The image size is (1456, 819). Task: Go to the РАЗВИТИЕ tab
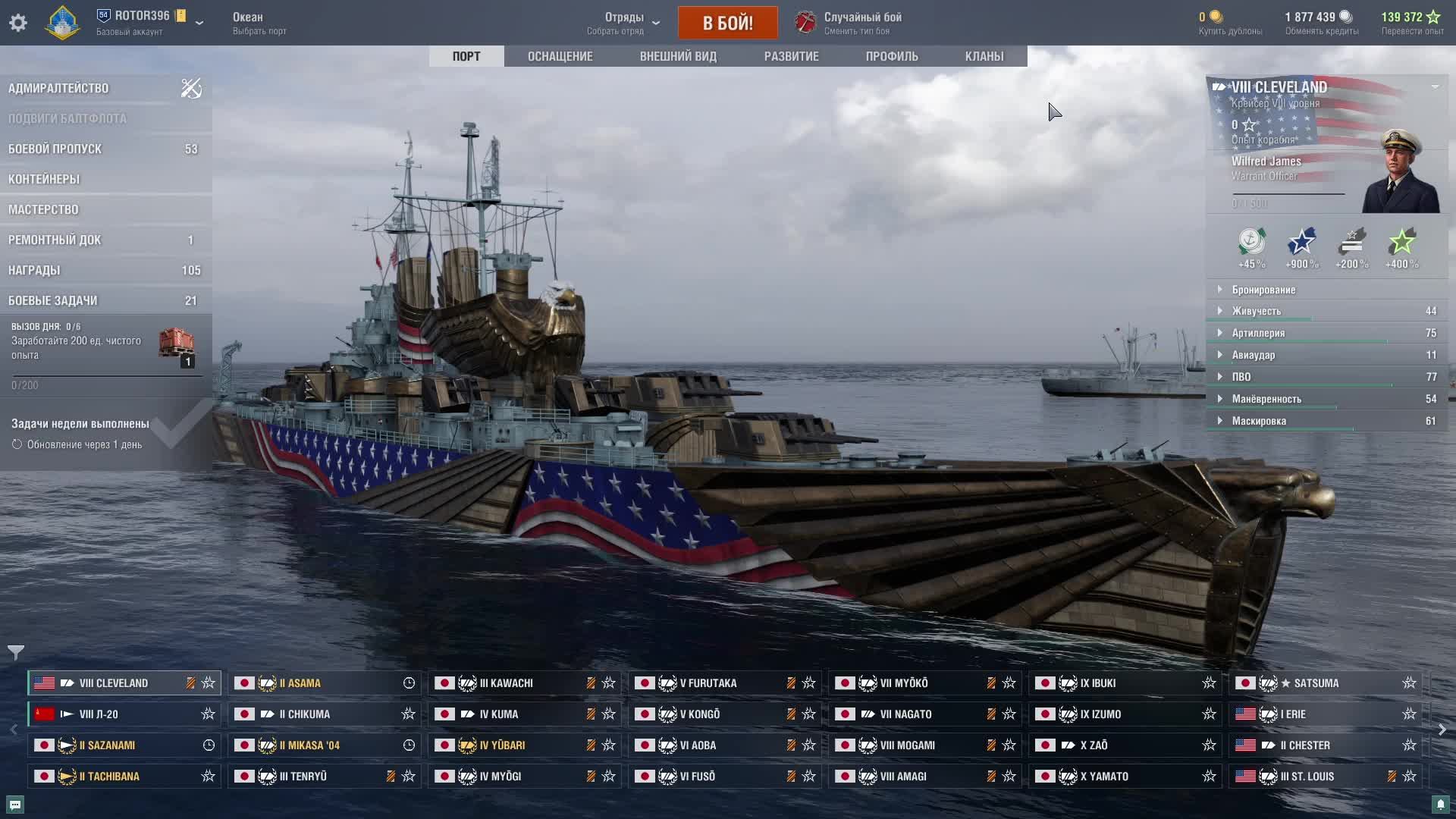click(x=791, y=56)
